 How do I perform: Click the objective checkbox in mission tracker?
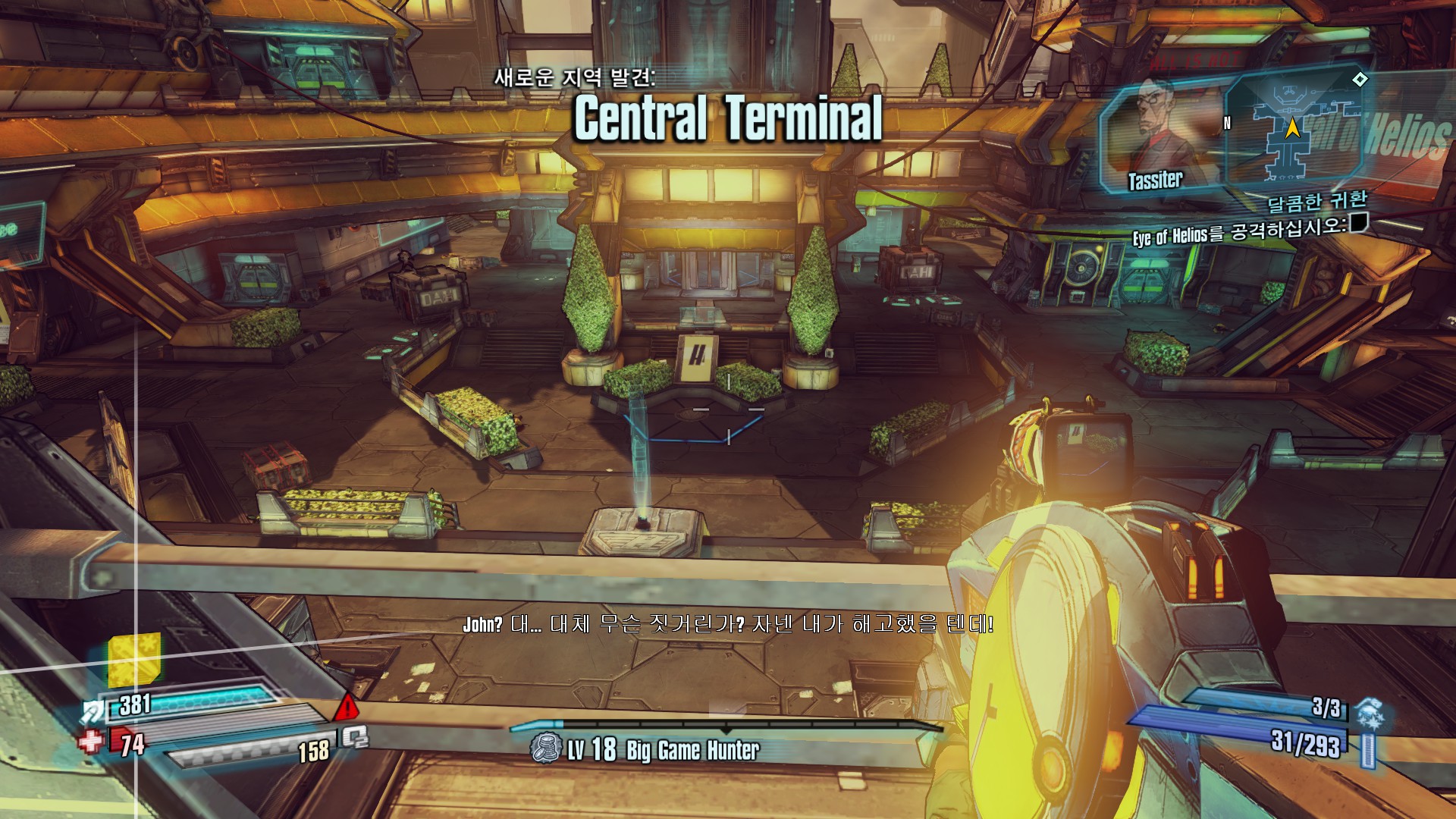point(1358,223)
